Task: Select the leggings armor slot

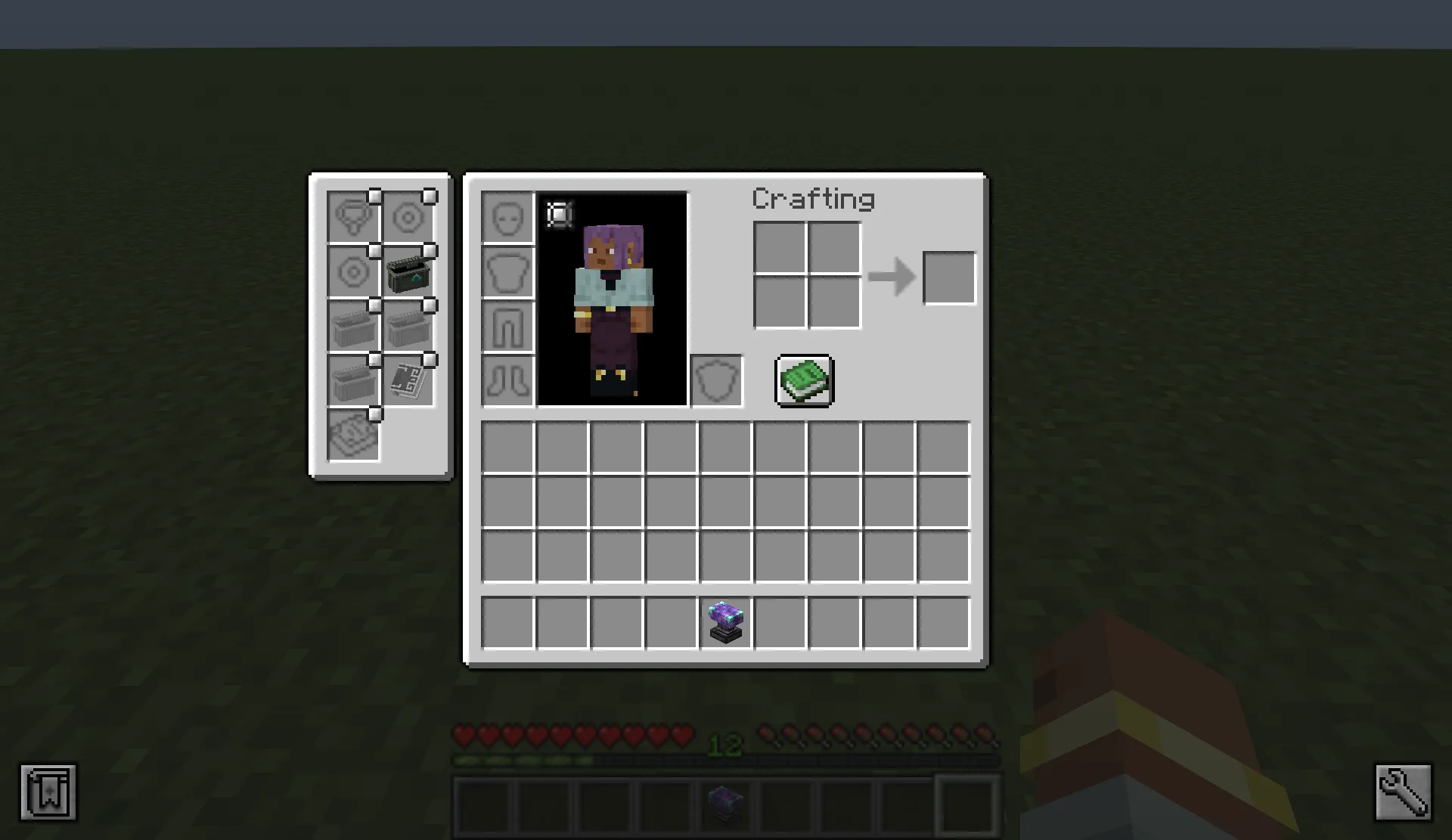Action: [x=507, y=325]
